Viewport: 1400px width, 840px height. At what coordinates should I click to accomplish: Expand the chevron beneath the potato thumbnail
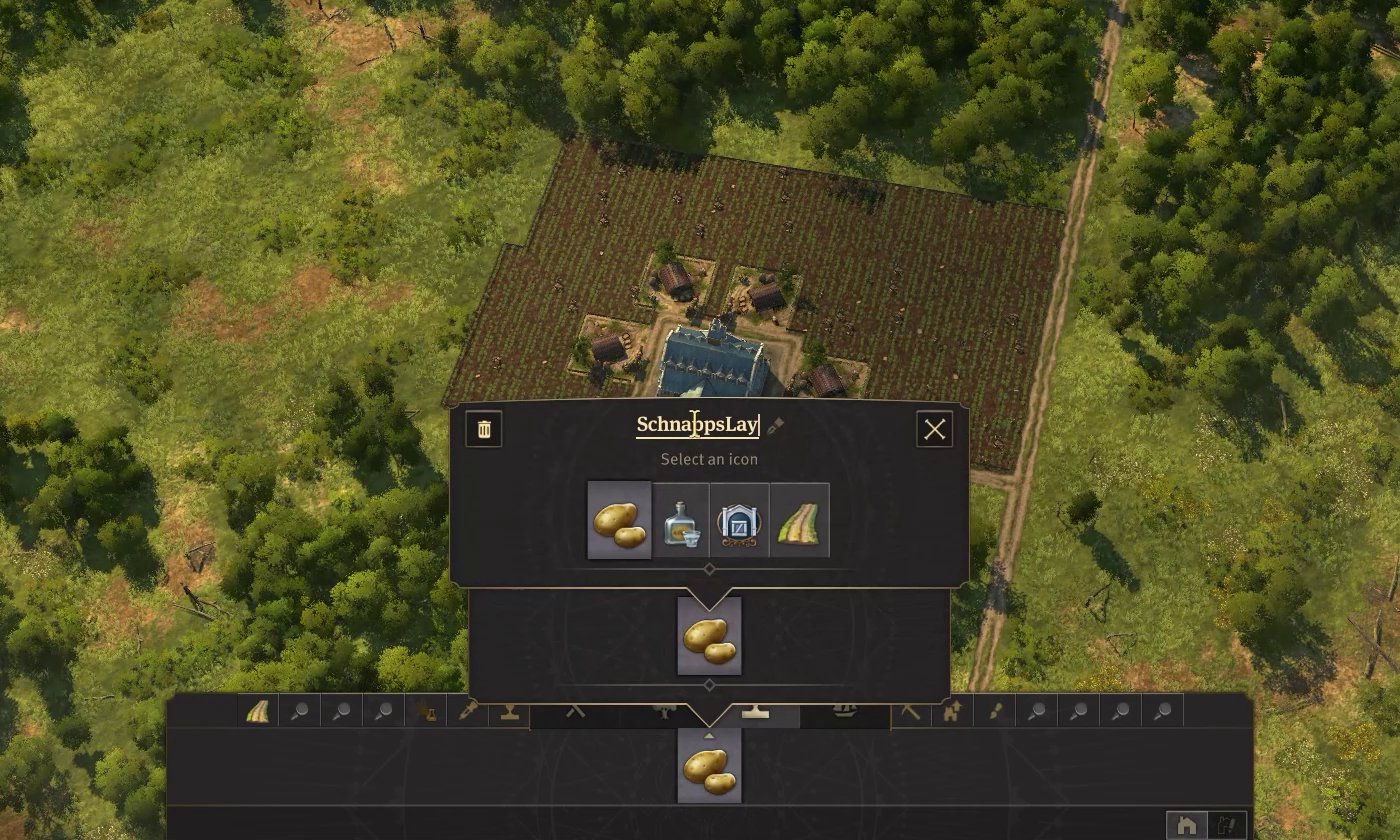click(709, 684)
